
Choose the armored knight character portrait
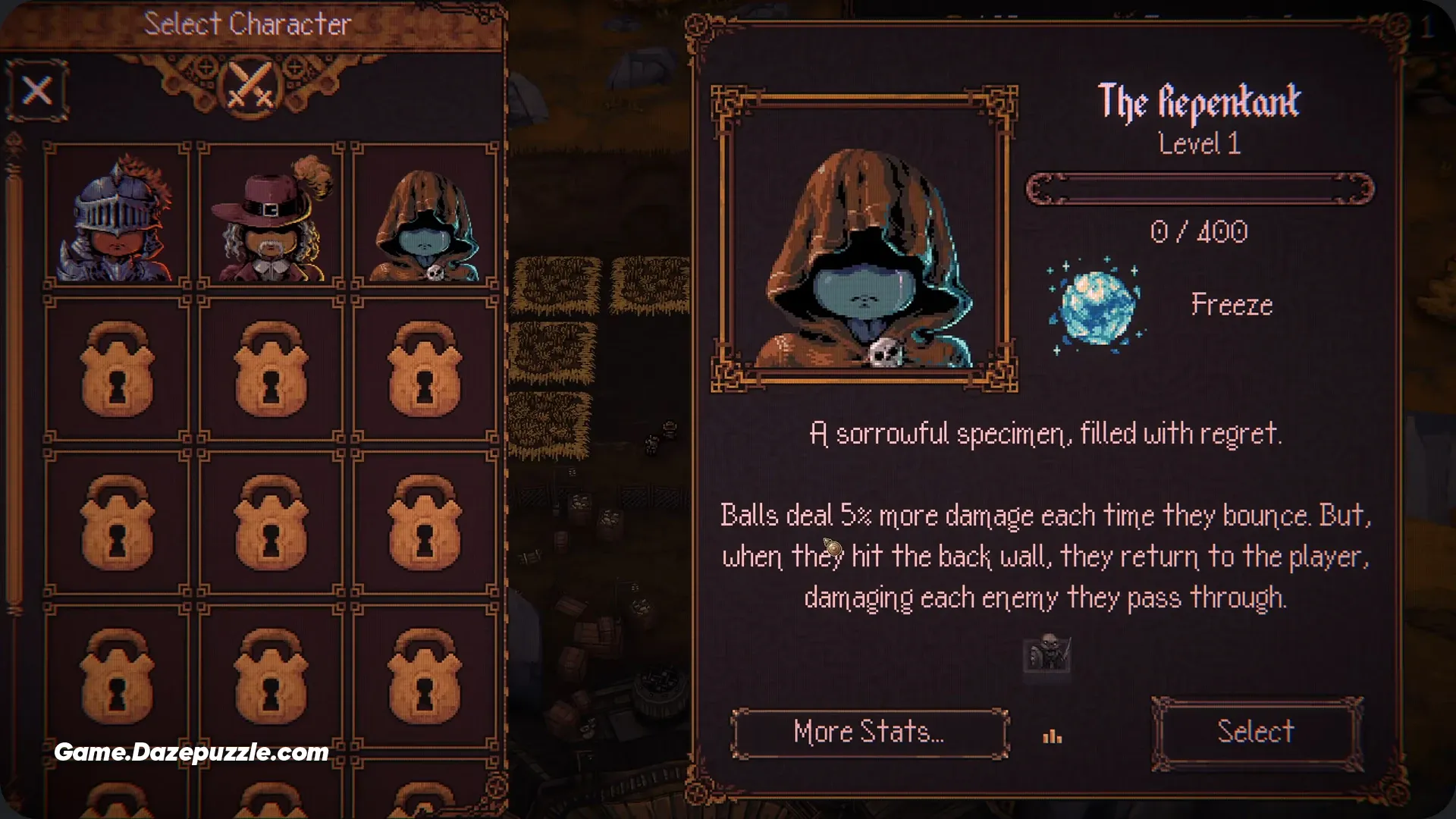[117, 216]
